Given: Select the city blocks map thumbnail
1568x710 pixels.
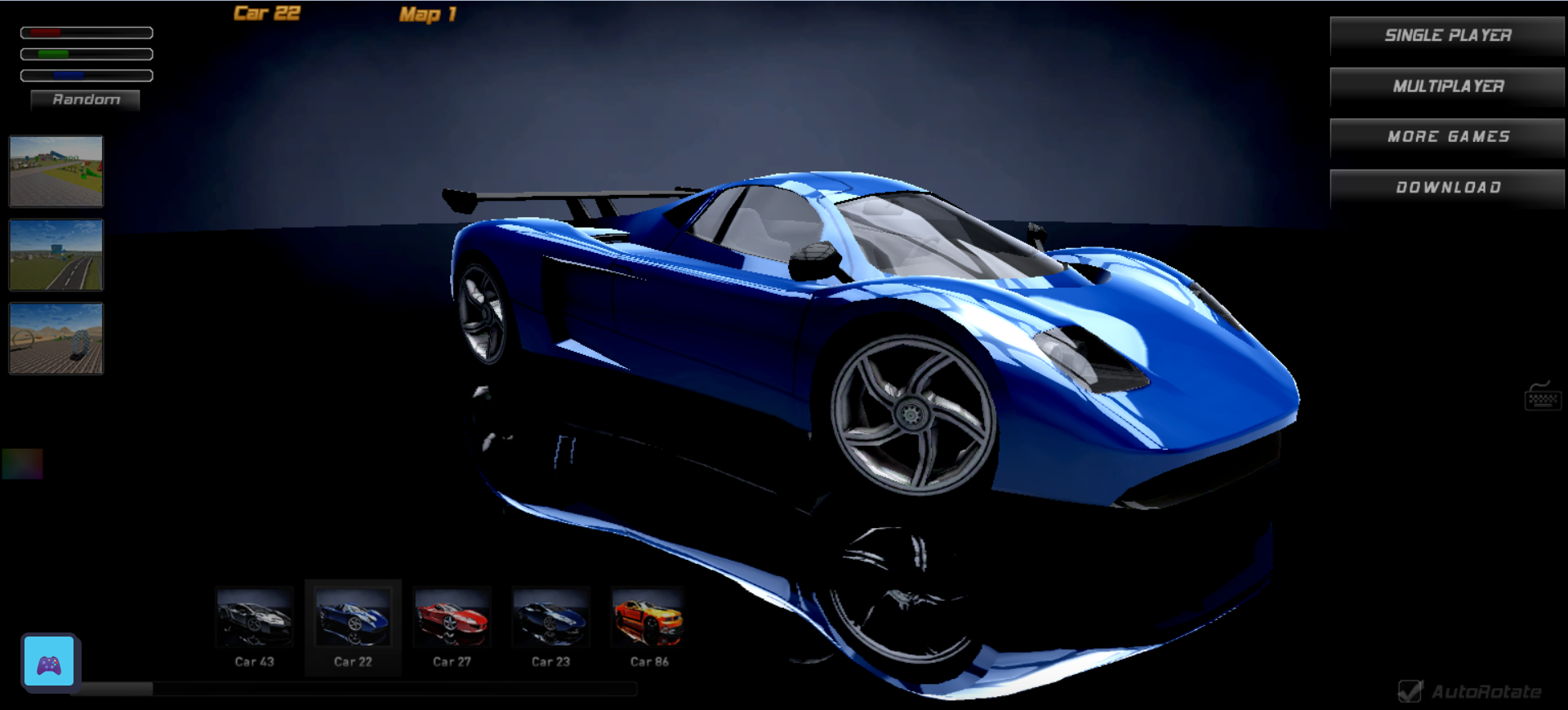Looking at the screenshot, I should 55,171.
